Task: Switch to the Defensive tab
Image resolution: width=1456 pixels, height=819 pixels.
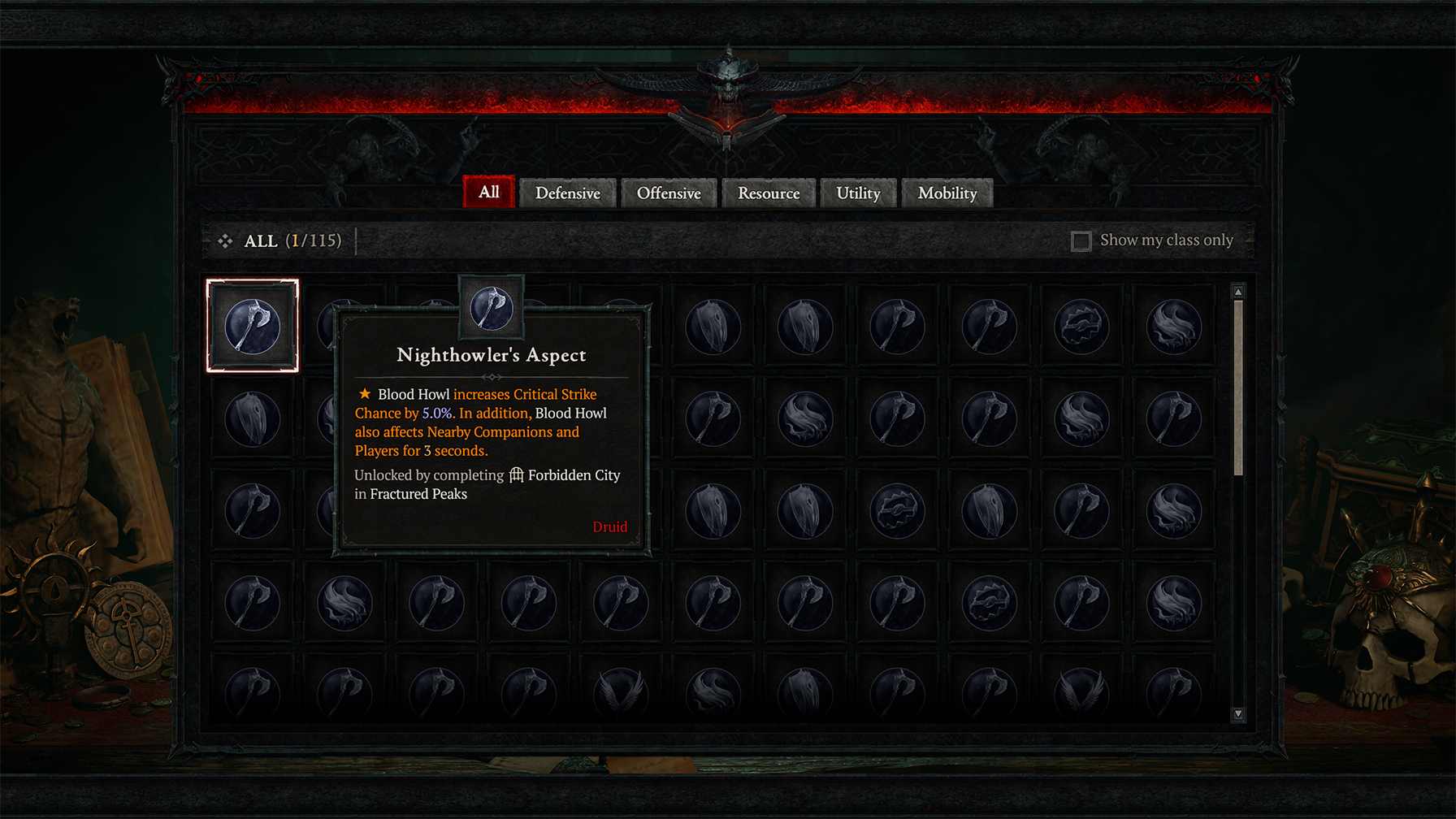Action: (567, 193)
